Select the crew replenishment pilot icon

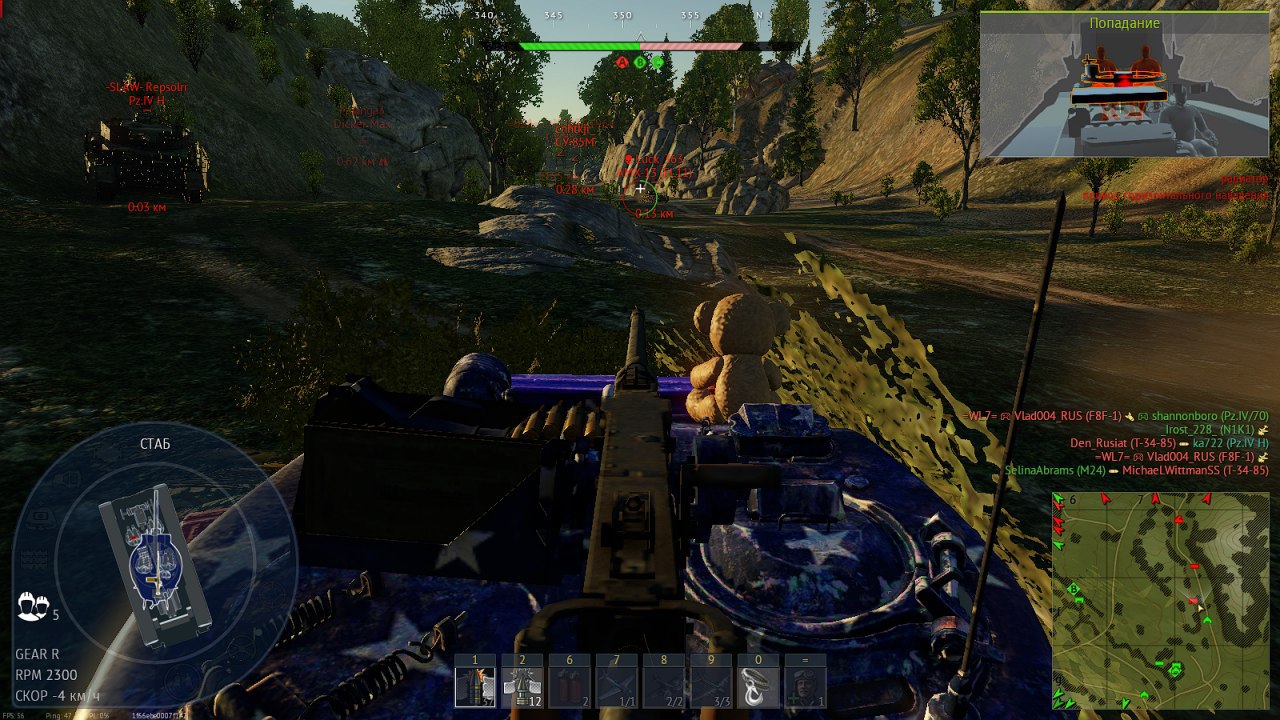(x=805, y=687)
